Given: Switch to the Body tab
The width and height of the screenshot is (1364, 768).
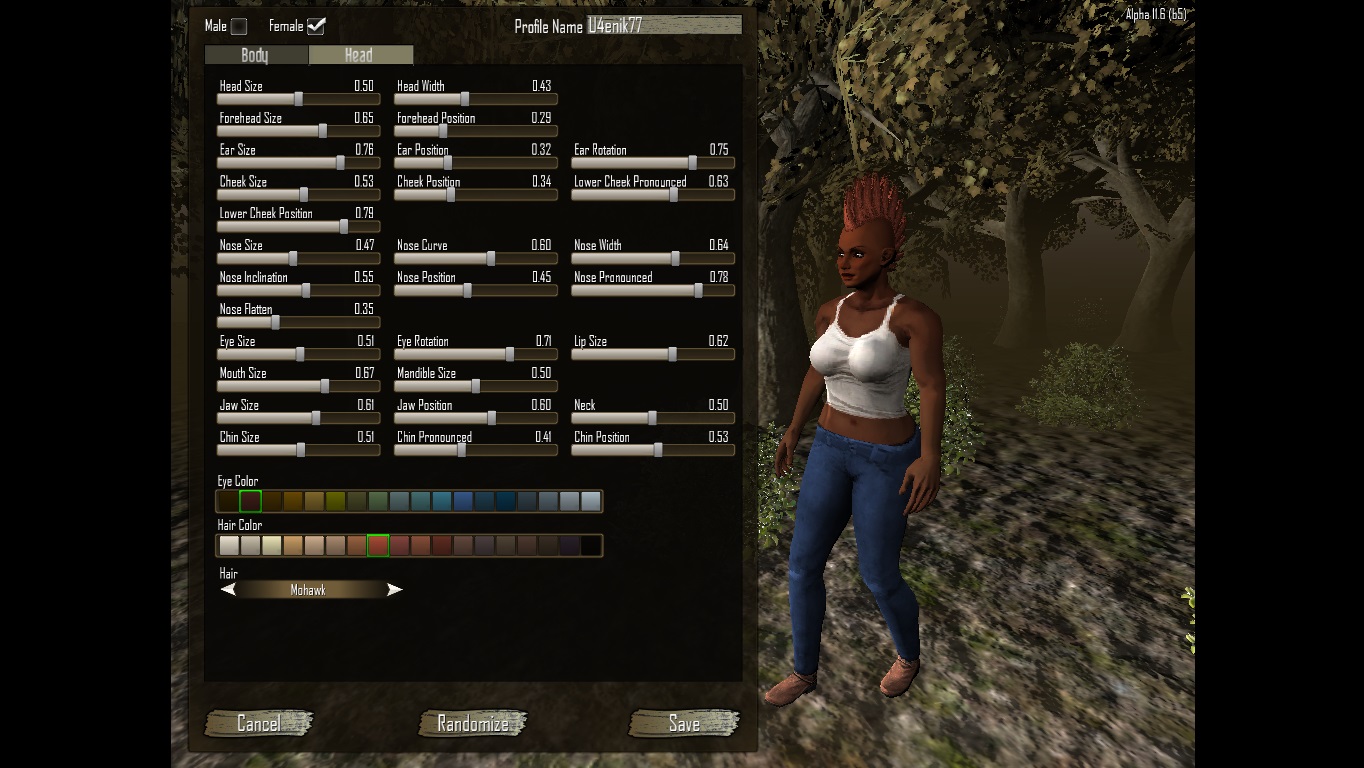Looking at the screenshot, I should point(255,55).
